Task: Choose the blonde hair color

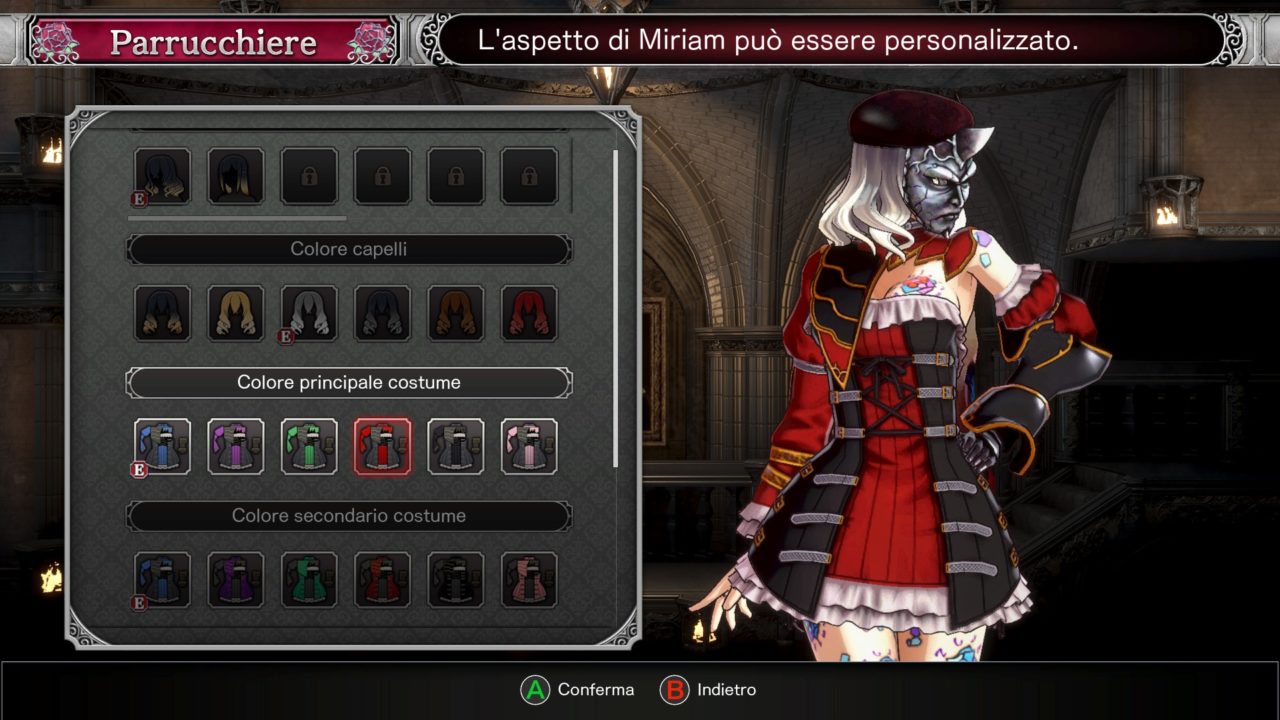Action: pyautogui.click(x=236, y=313)
